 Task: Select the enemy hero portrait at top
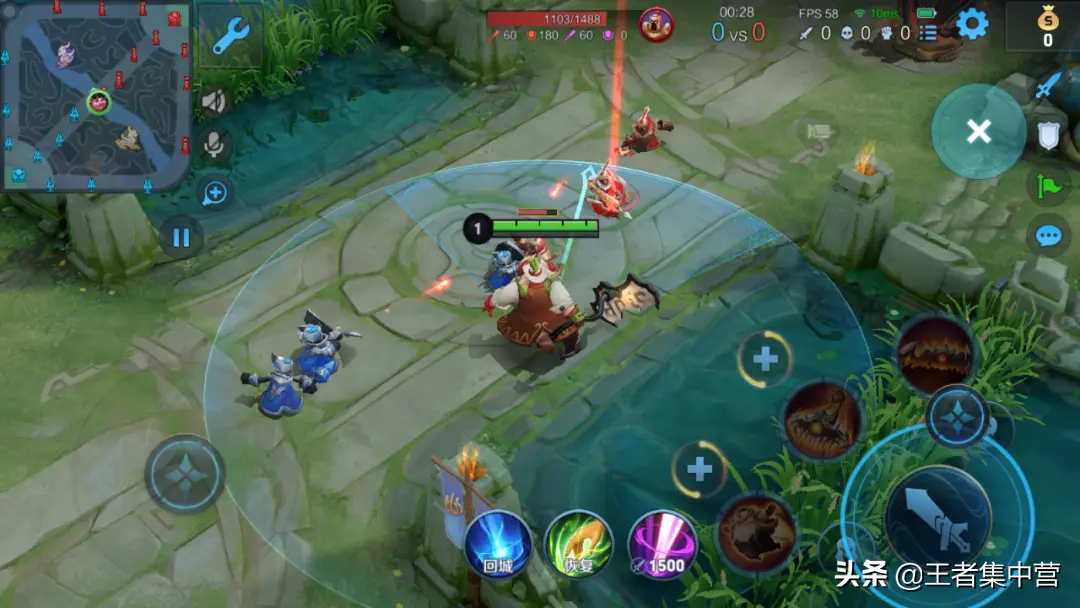656,24
